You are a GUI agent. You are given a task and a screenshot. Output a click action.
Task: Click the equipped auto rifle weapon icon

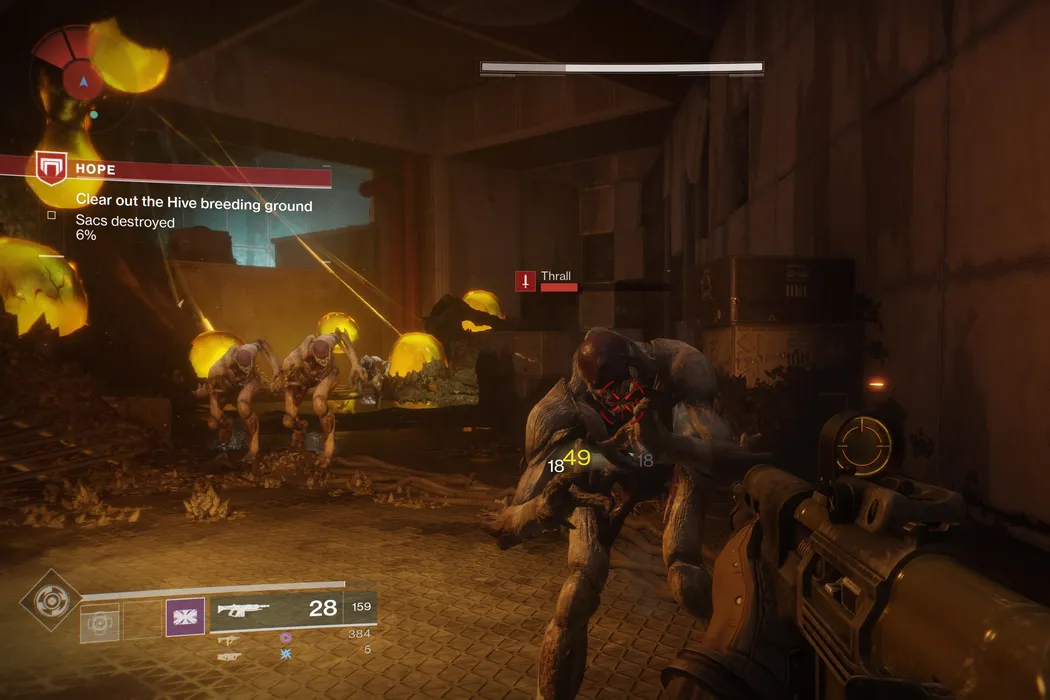245,608
